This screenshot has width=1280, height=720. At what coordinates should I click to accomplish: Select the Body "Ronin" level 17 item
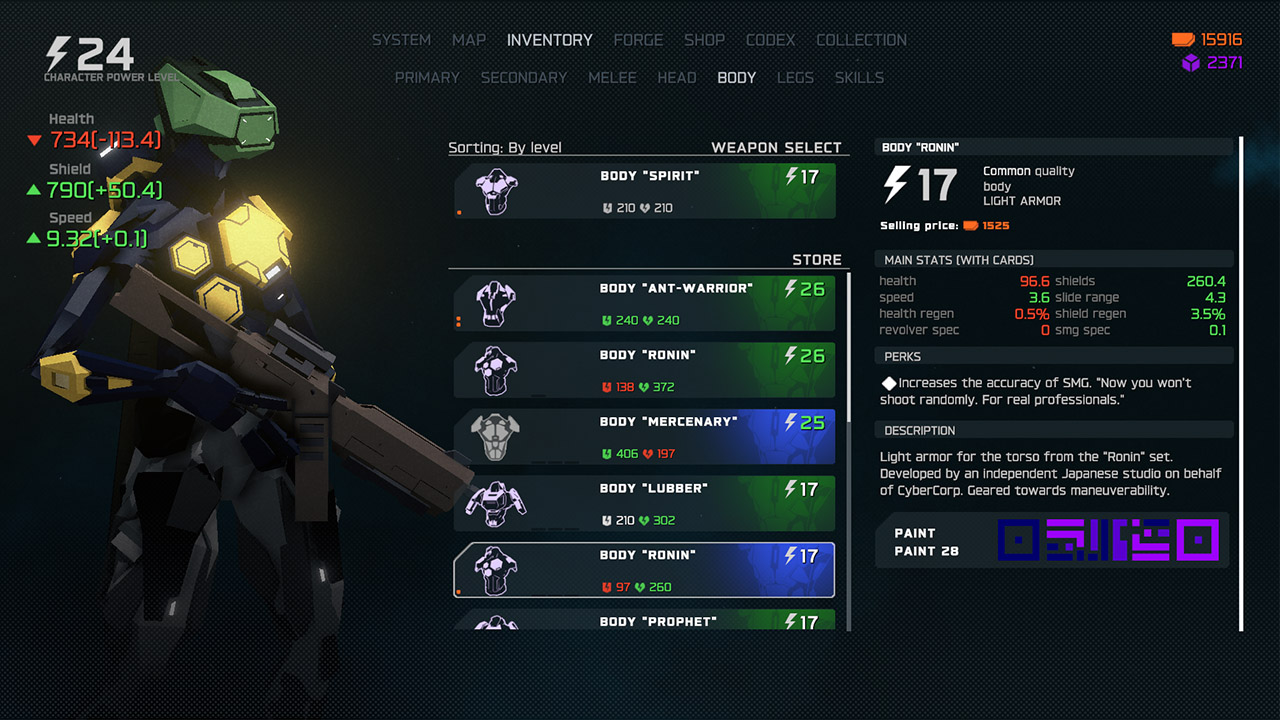tap(640, 570)
